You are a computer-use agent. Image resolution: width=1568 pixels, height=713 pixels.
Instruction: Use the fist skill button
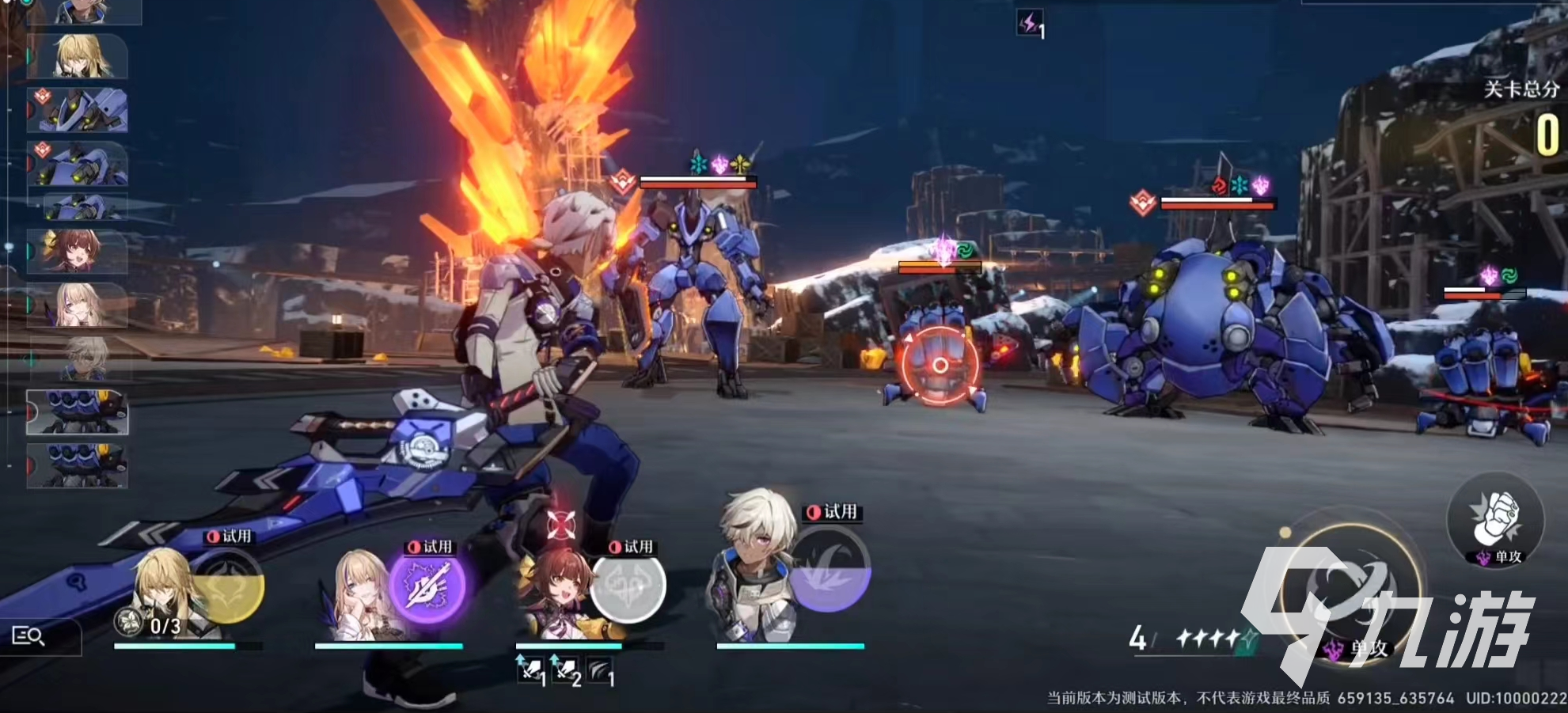pos(1494,518)
